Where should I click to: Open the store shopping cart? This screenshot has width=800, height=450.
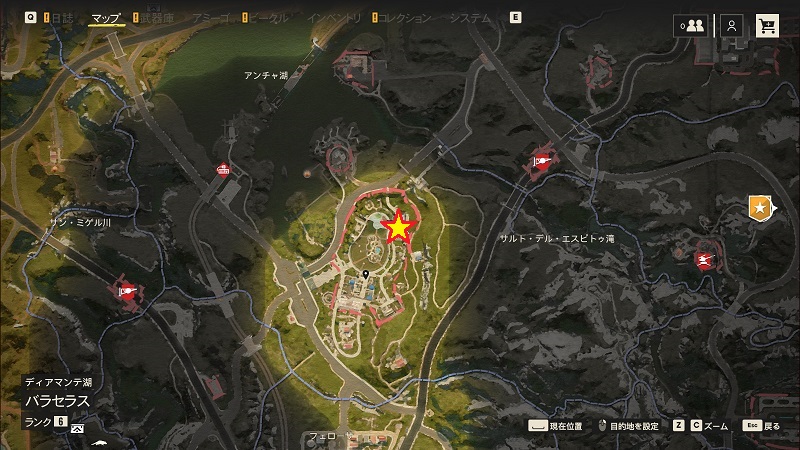point(768,26)
